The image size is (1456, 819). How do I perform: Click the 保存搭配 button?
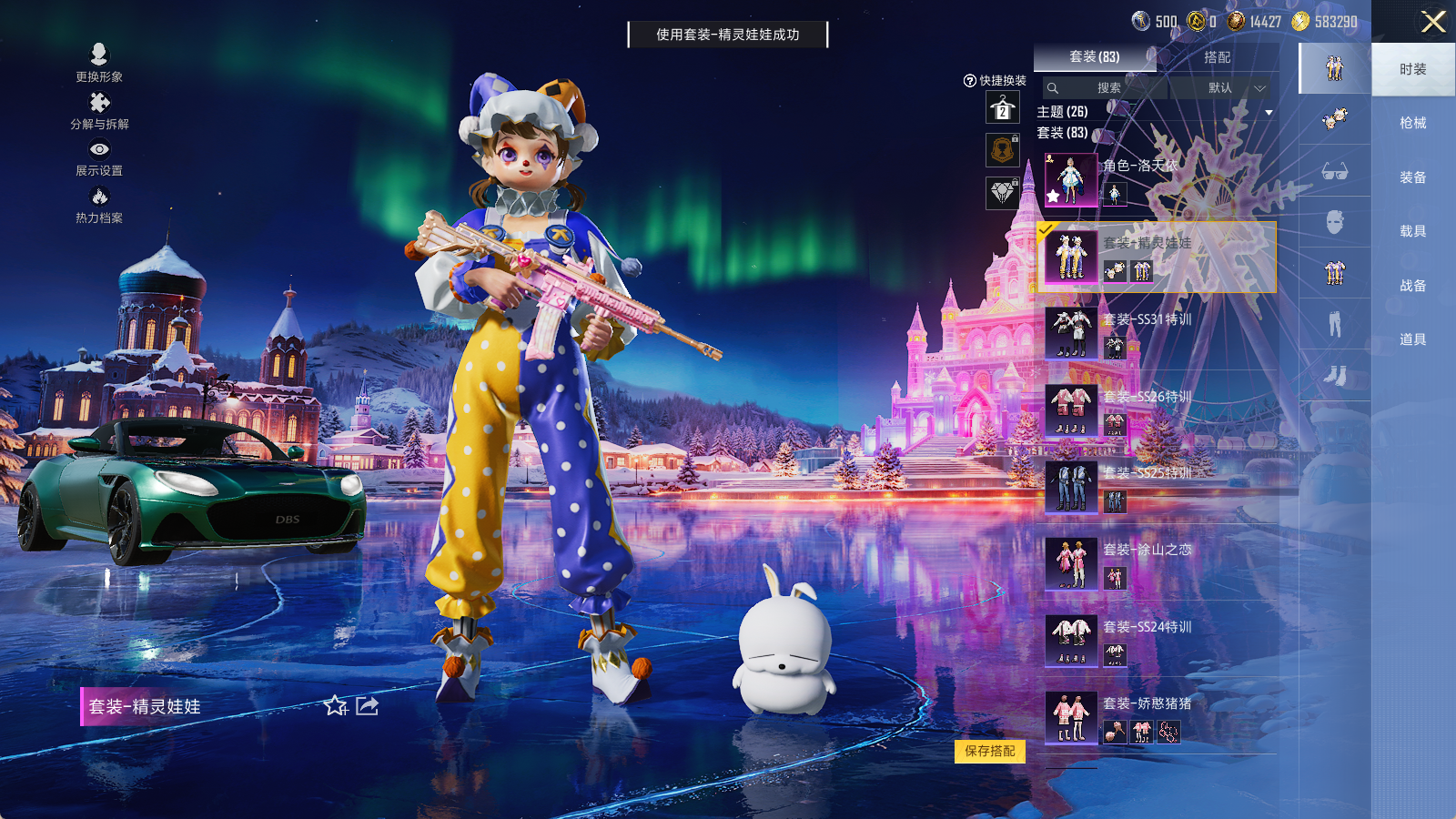[990, 753]
